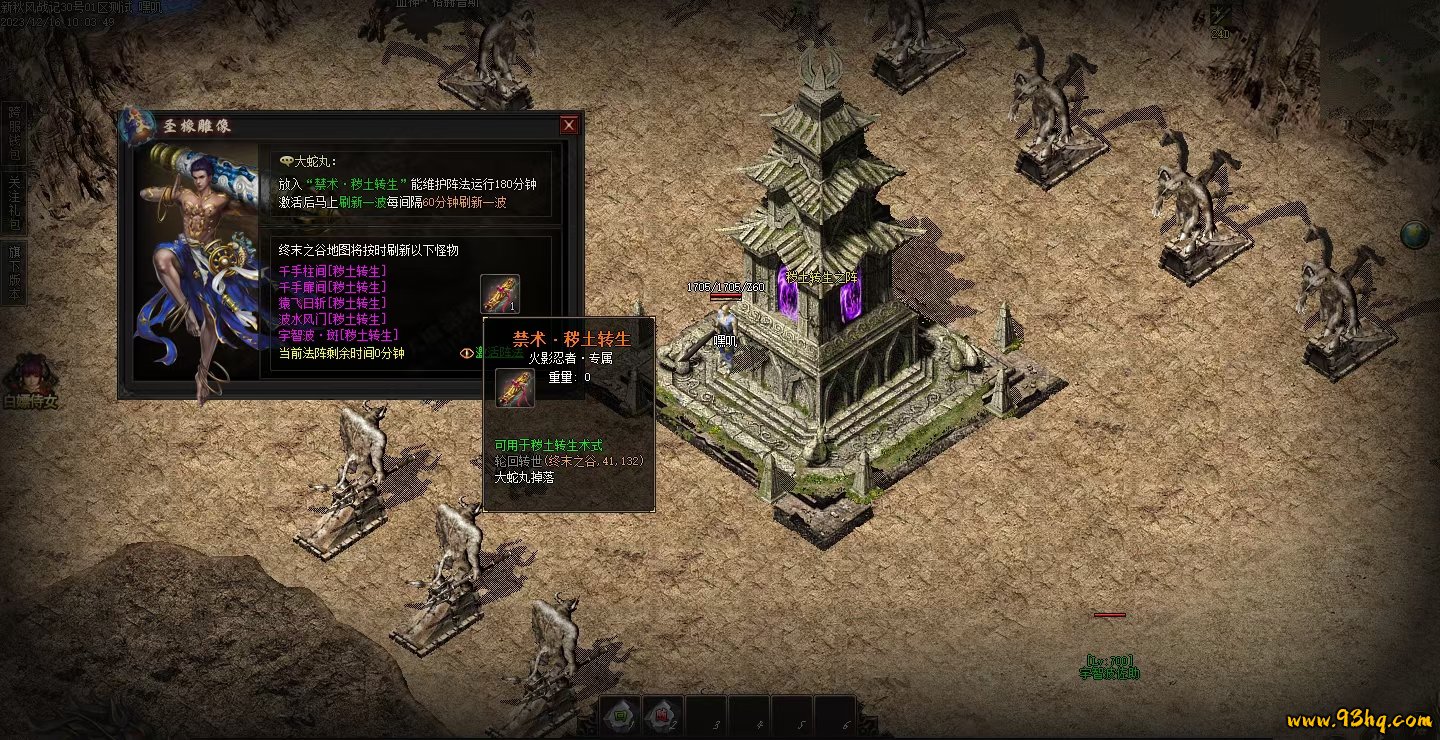Open the 关注礼包 side tab
1440x740 pixels.
coord(14,202)
